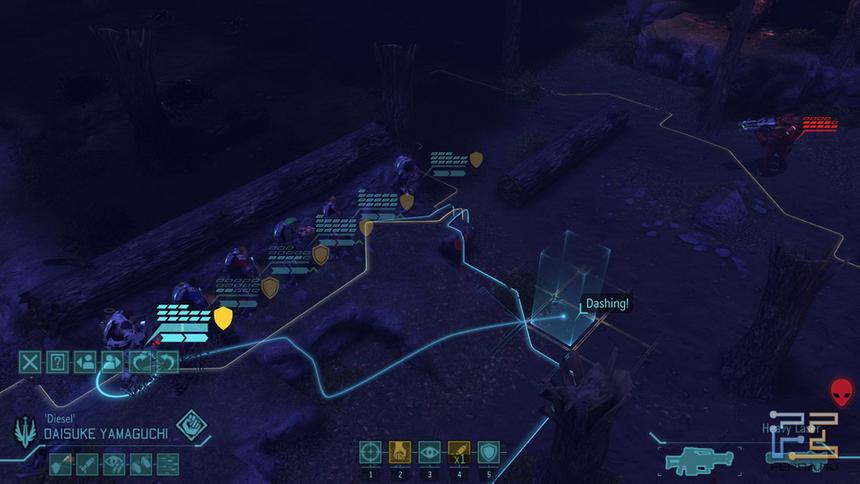The image size is (860, 484).
Task: Activate the Hunker Down shield ability
Action: [x=488, y=452]
